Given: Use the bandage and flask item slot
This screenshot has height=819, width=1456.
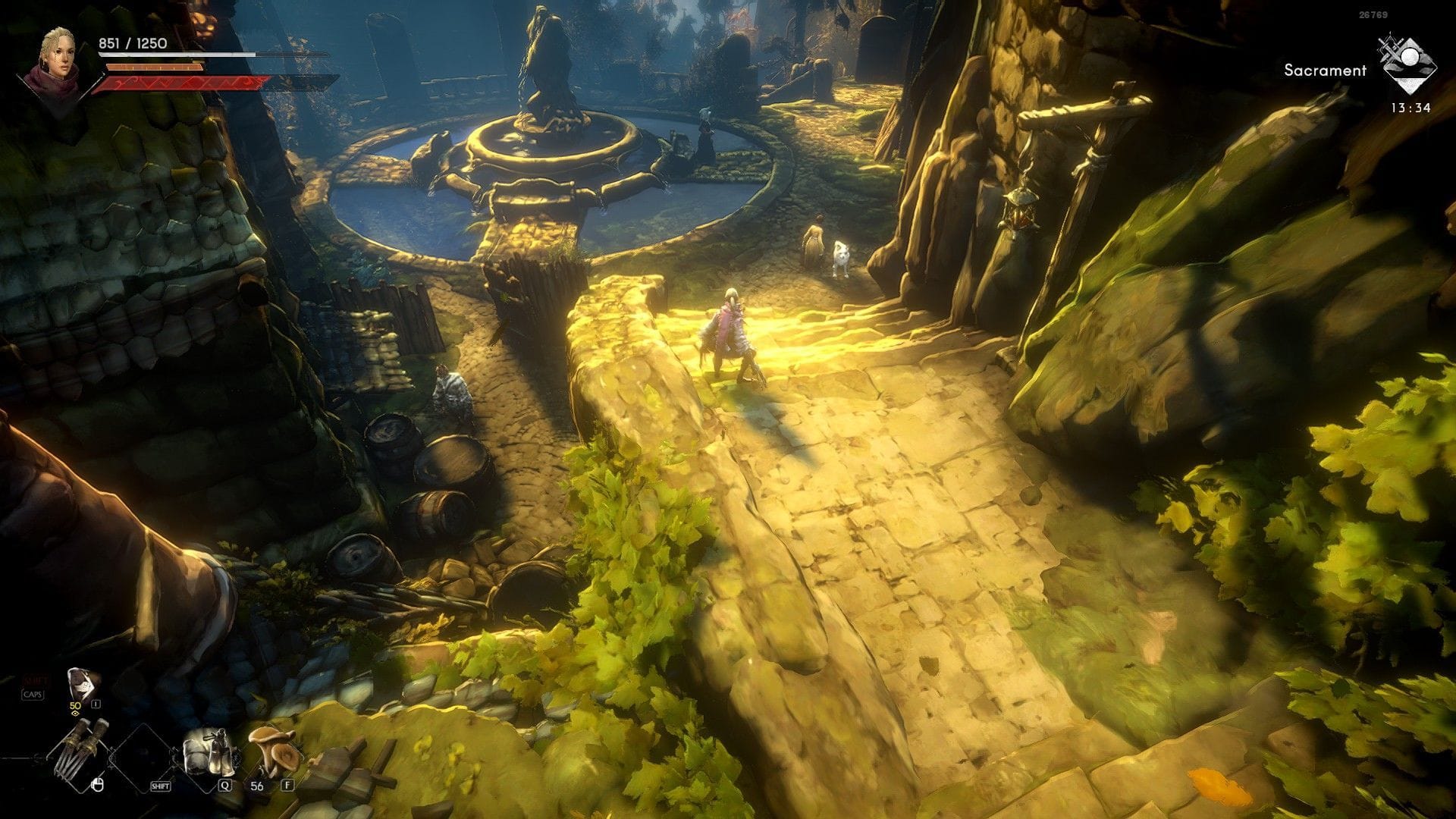Looking at the screenshot, I should pos(206,751).
